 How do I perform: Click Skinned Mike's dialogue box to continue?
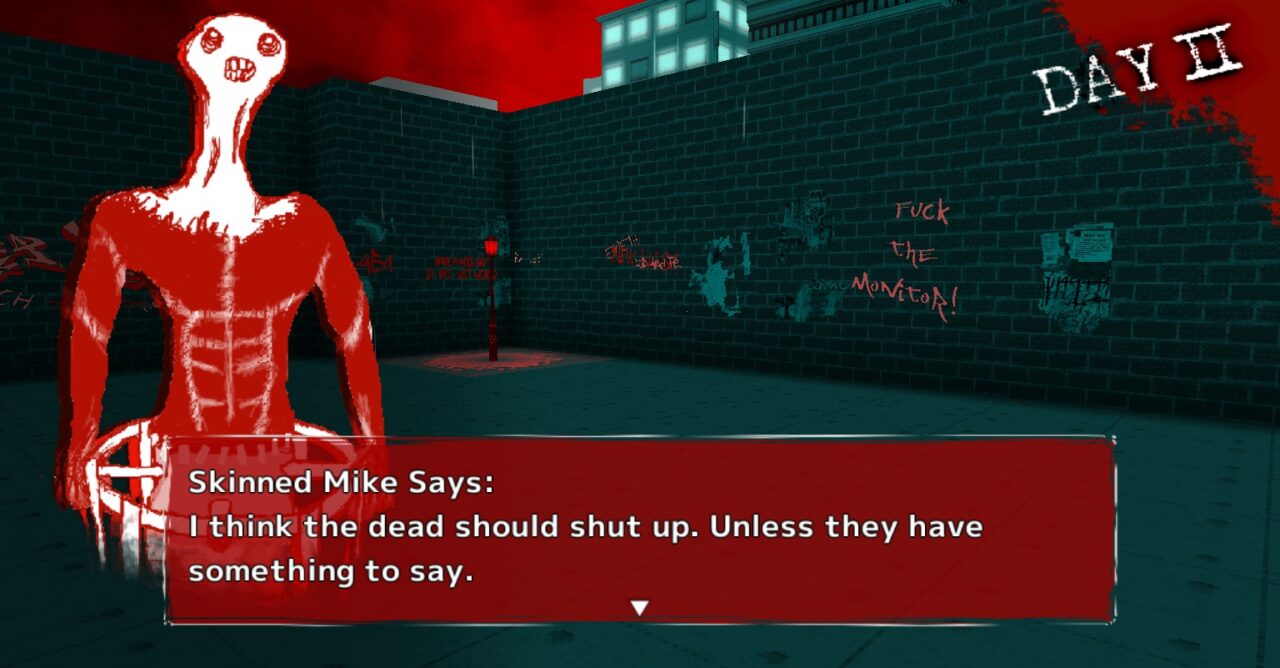(x=640, y=529)
